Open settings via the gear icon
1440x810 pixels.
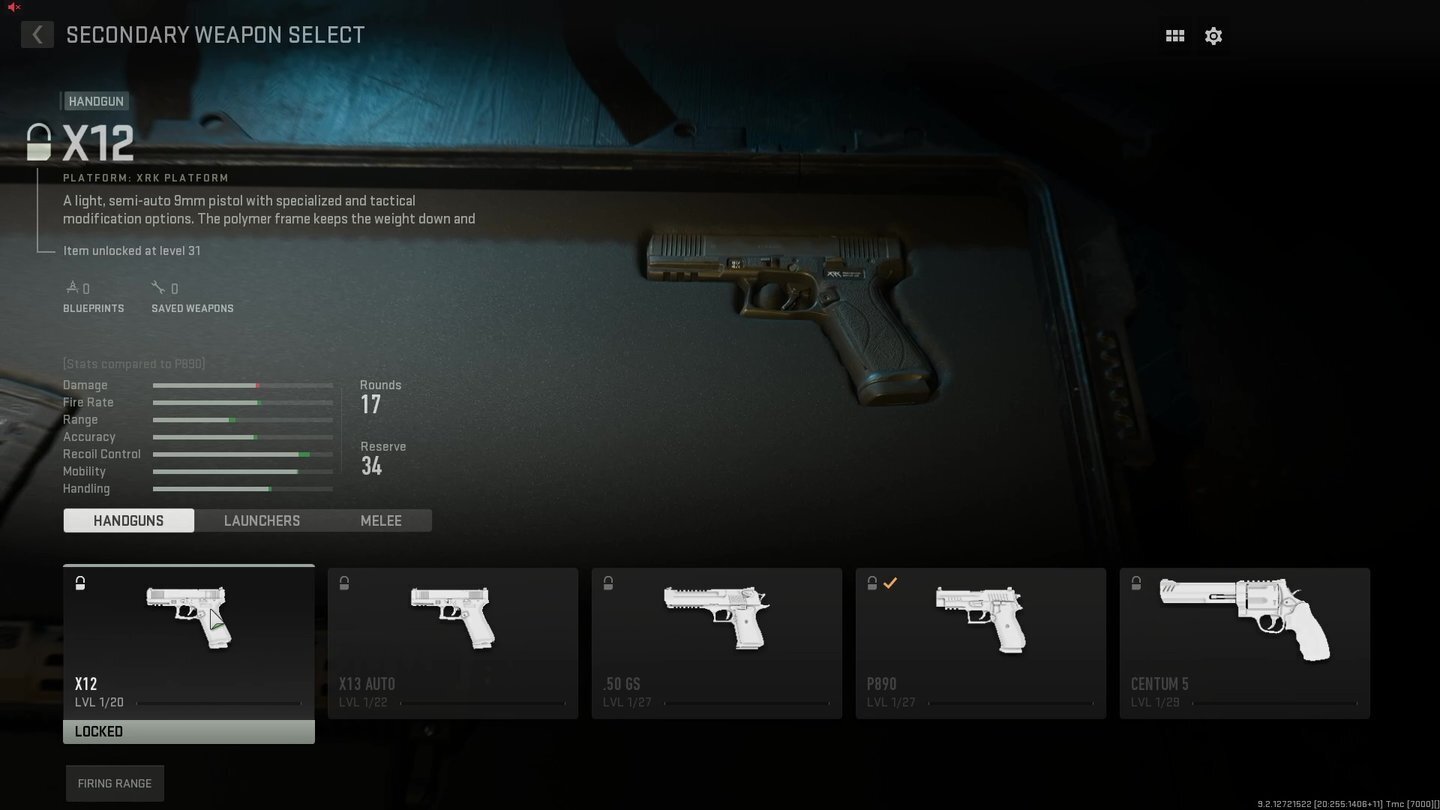click(1213, 36)
